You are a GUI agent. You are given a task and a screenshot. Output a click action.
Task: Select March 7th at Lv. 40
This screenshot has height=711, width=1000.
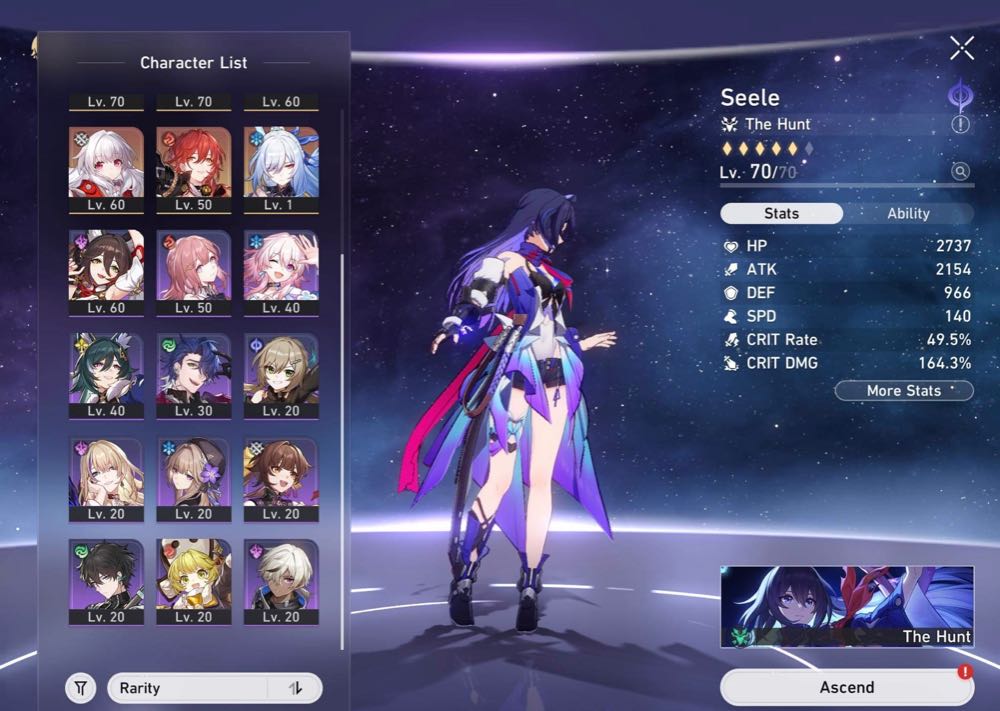pyautogui.click(x=281, y=272)
